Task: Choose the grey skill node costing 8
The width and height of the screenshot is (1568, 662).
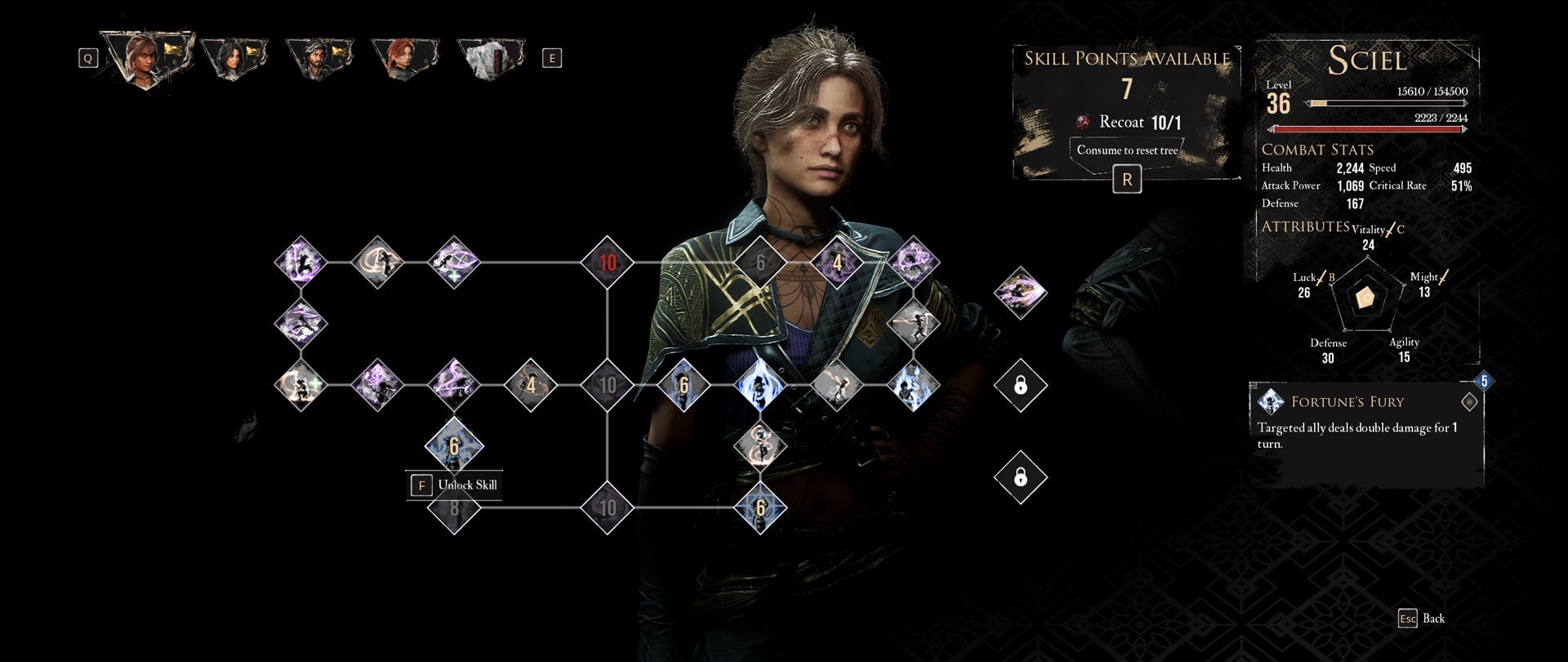Action: click(x=454, y=508)
